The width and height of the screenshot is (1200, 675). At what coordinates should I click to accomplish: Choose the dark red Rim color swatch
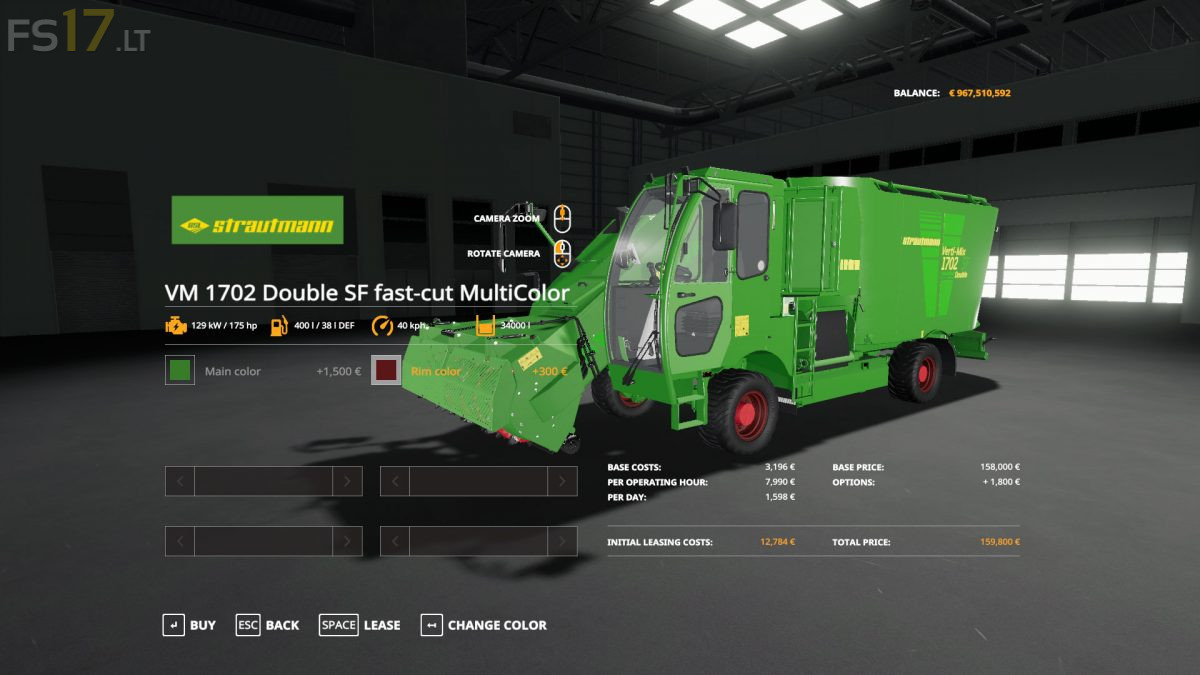point(386,371)
